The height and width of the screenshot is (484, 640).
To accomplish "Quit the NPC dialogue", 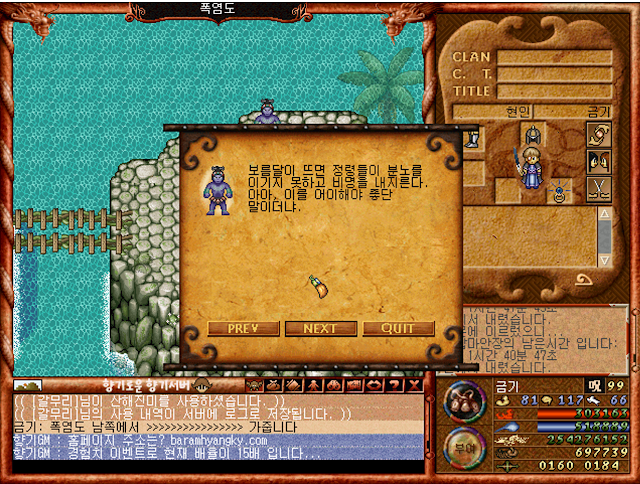I will 398,328.
